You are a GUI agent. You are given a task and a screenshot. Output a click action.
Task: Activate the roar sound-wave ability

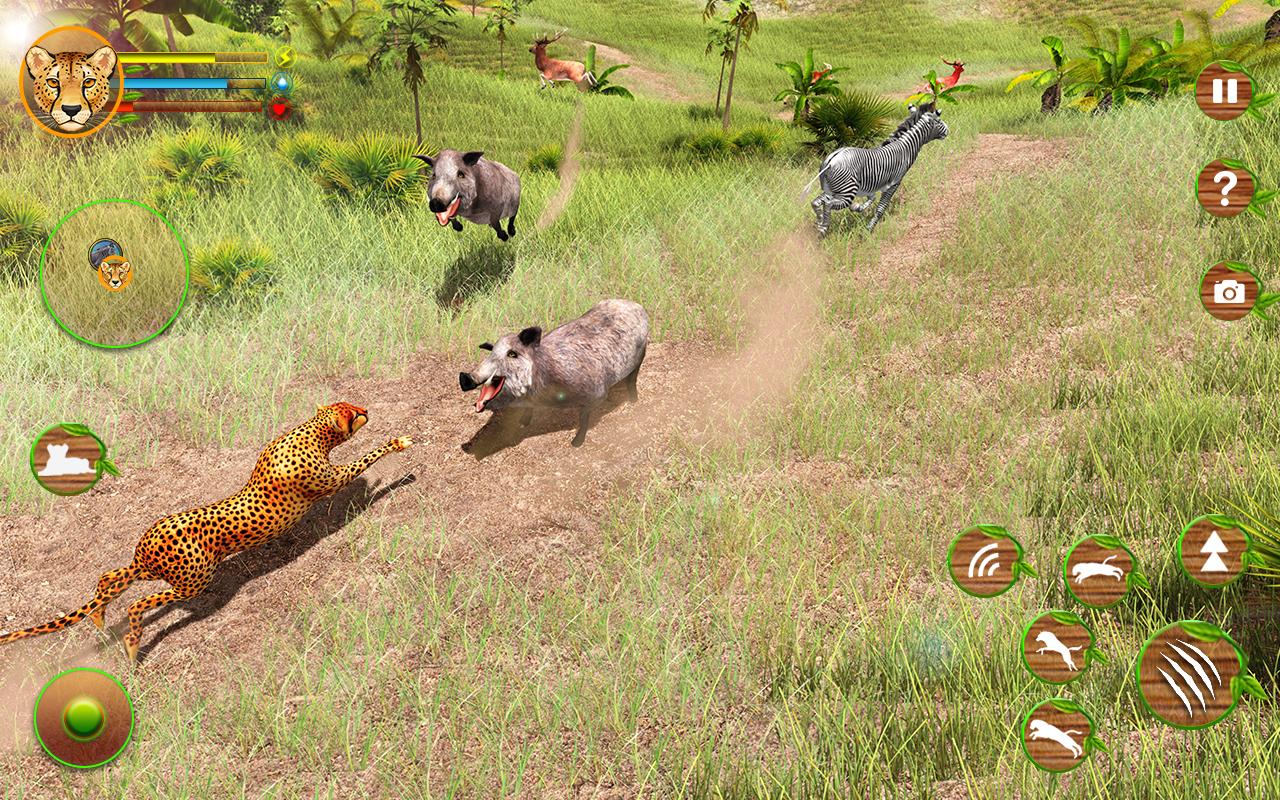coord(985,562)
